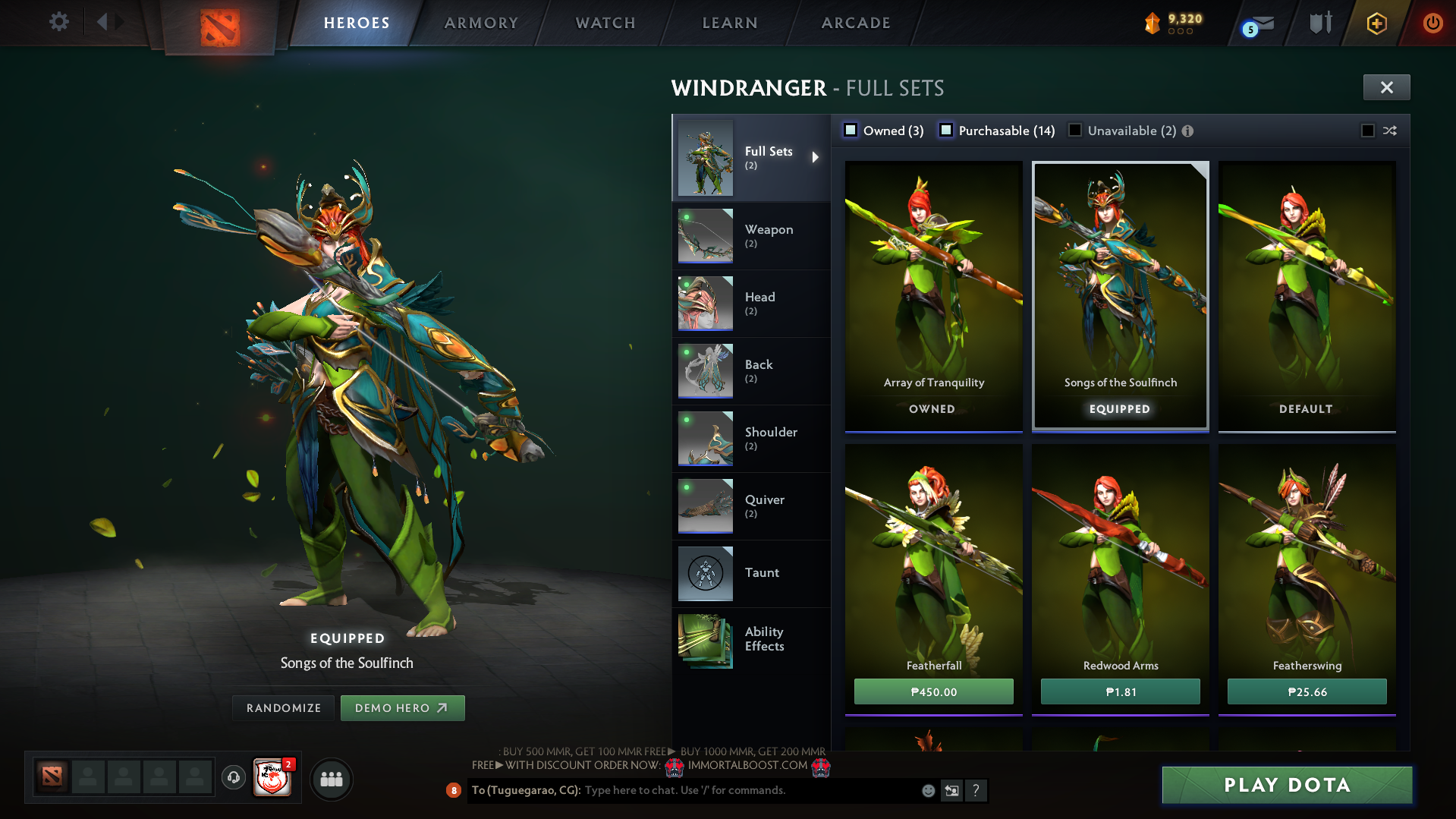Viewport: 1456px width, 819px height.
Task: Click the voice chat headset icon
Action: click(234, 779)
